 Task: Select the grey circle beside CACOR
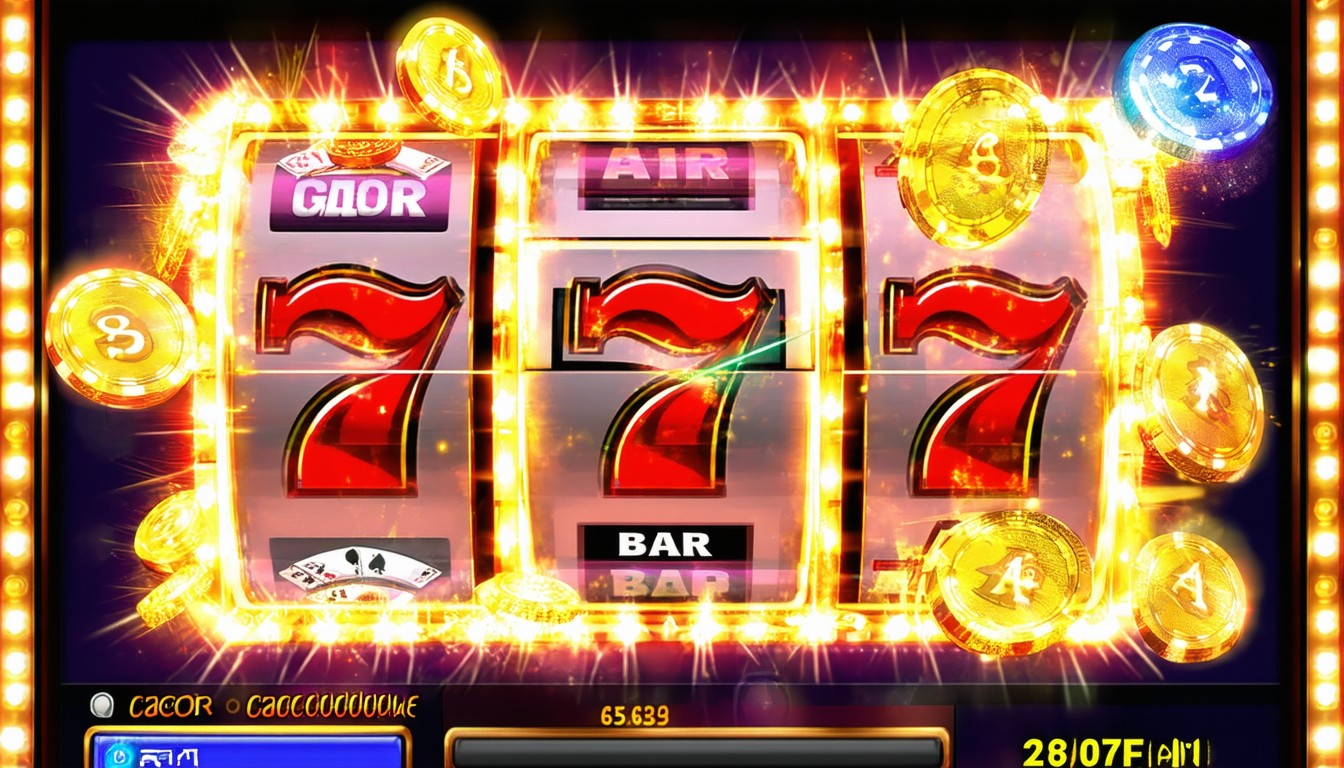coord(102,706)
